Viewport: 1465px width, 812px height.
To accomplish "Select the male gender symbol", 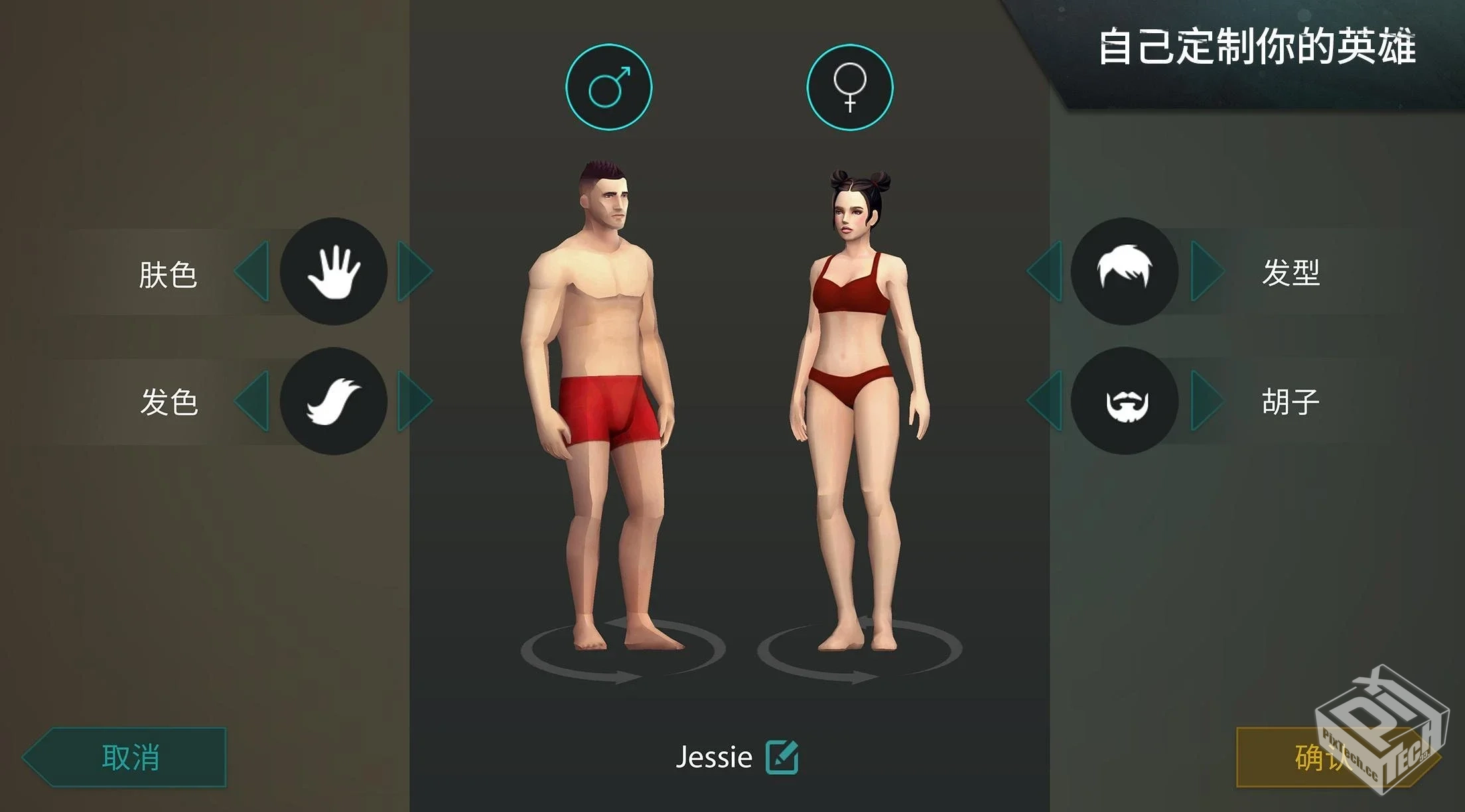I will (x=608, y=87).
